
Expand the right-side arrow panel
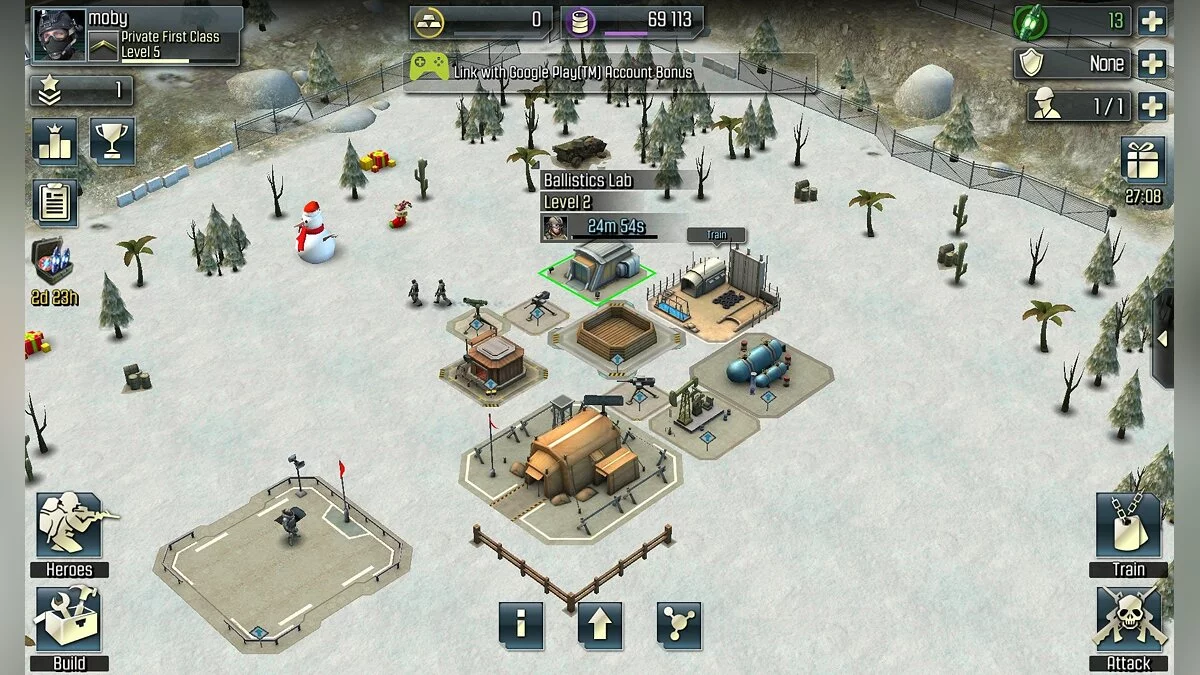point(1162,338)
